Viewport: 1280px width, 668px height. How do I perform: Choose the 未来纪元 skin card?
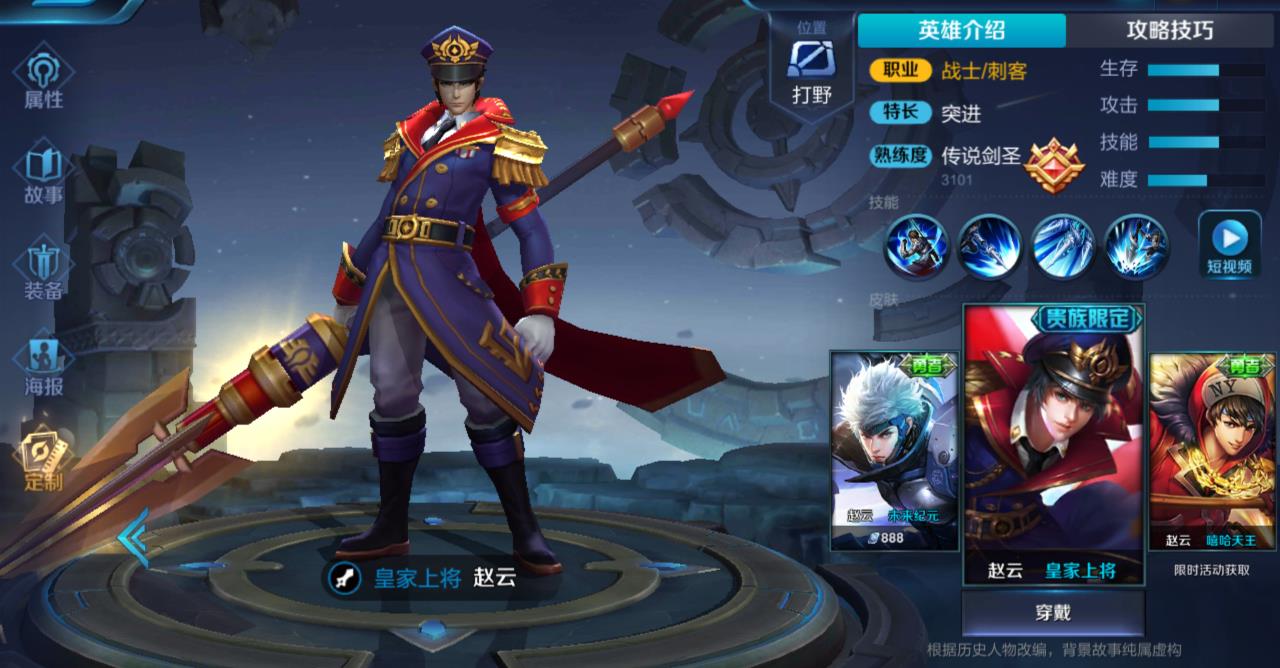[x=894, y=450]
